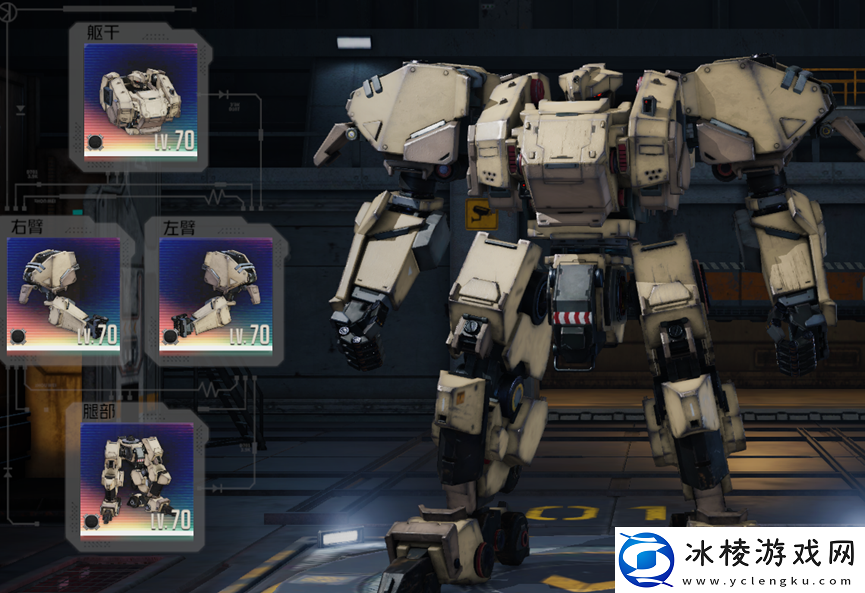Open the right arm (右臂) part slot
865x593 pixels.
click(x=63, y=295)
